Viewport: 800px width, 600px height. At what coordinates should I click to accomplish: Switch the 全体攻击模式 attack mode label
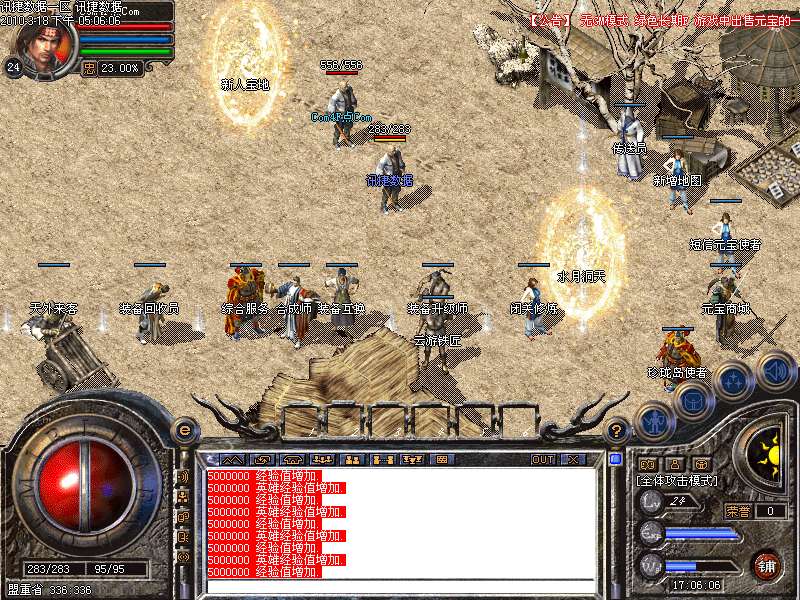(676, 481)
